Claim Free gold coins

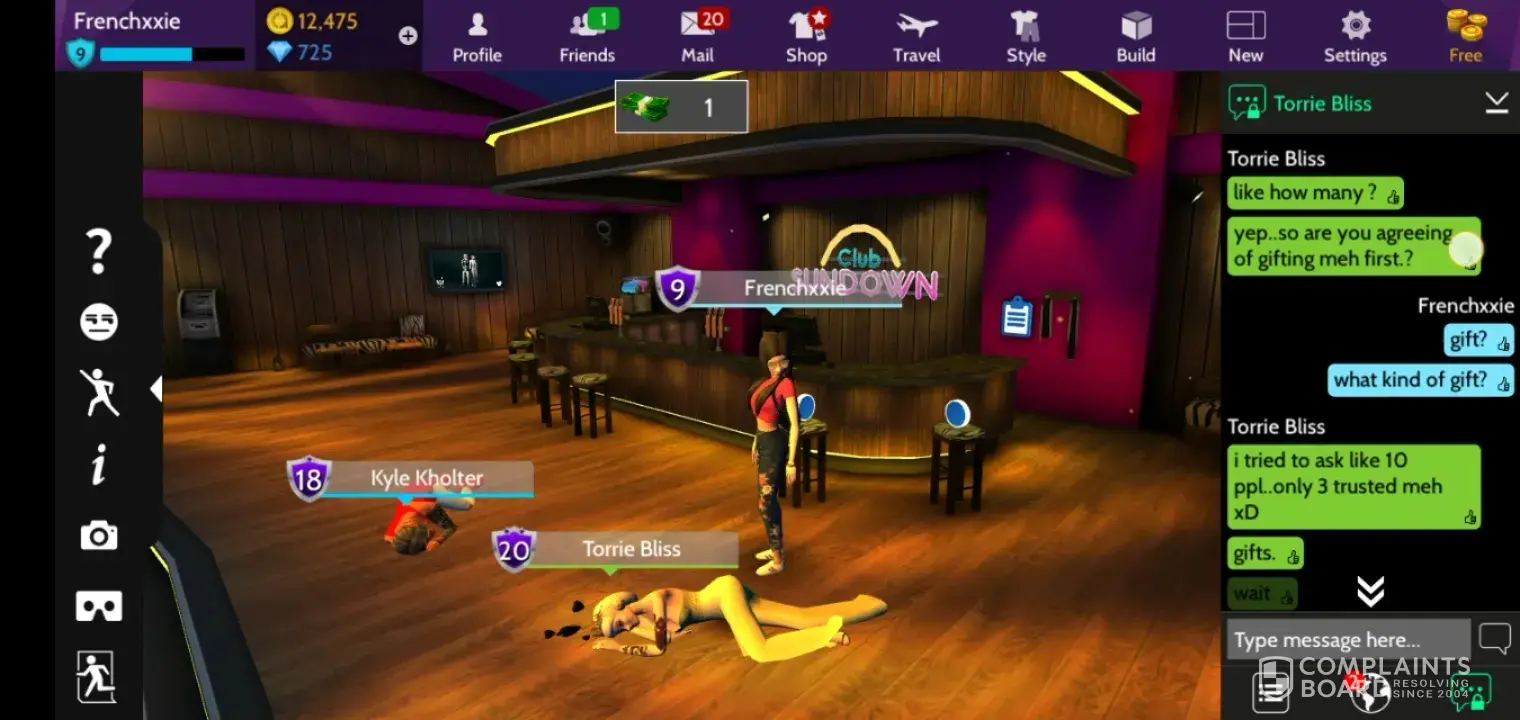[x=1465, y=36]
